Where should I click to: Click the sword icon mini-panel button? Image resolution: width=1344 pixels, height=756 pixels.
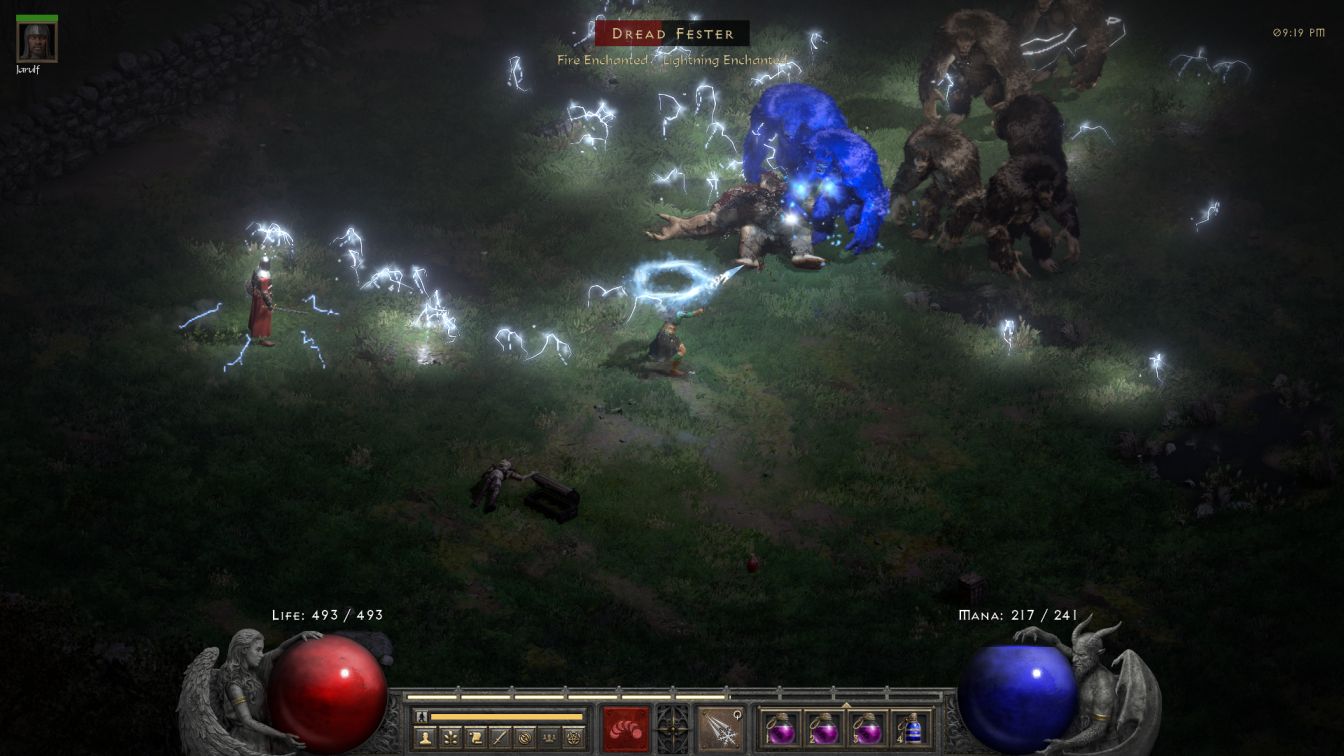coord(500,738)
